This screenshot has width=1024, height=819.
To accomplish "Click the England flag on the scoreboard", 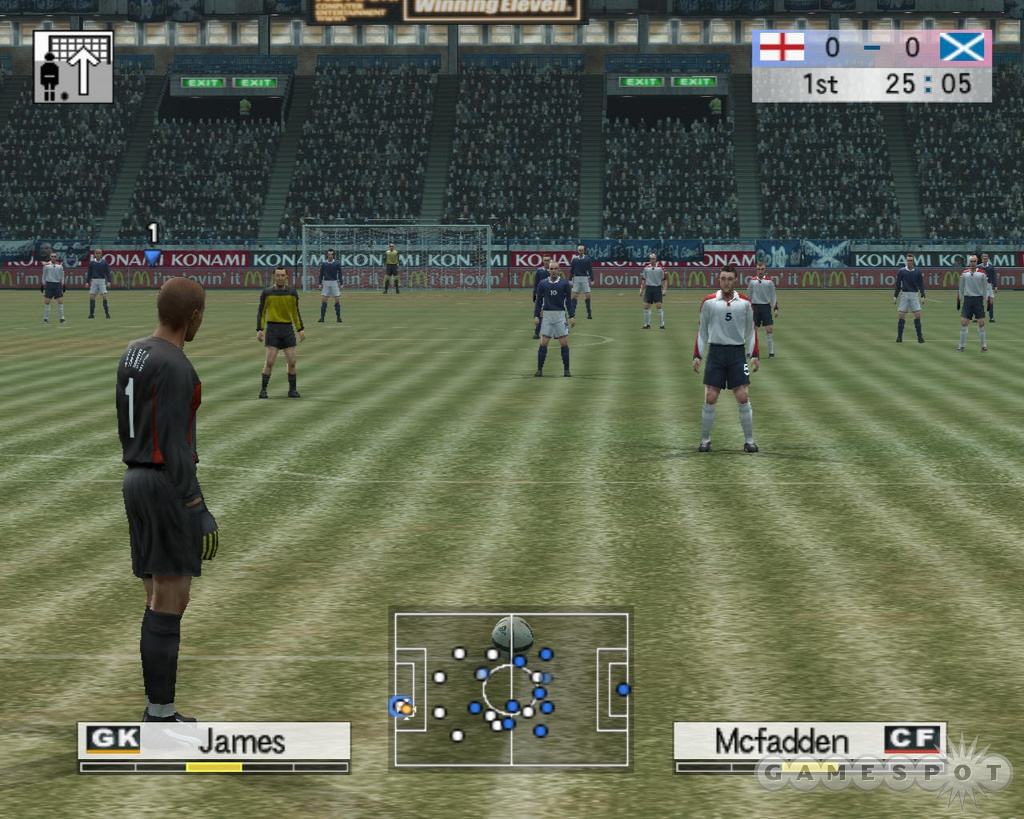I will (x=781, y=48).
